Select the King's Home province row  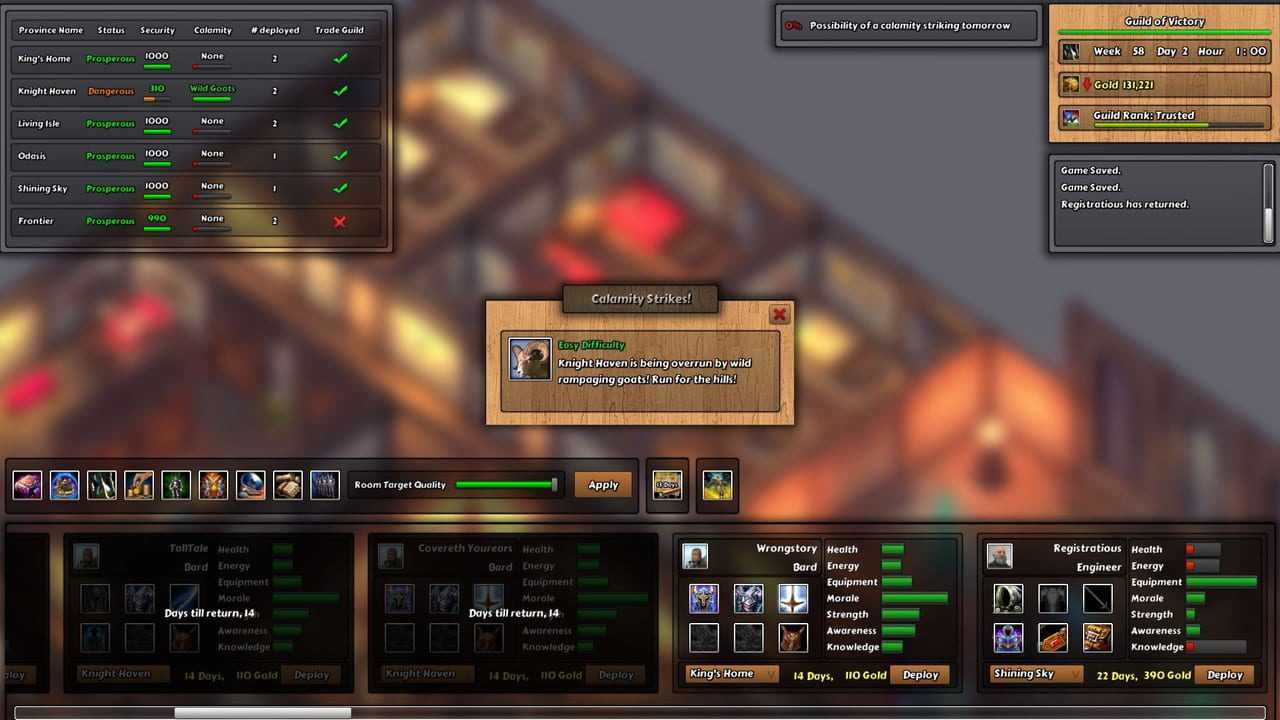[196, 59]
